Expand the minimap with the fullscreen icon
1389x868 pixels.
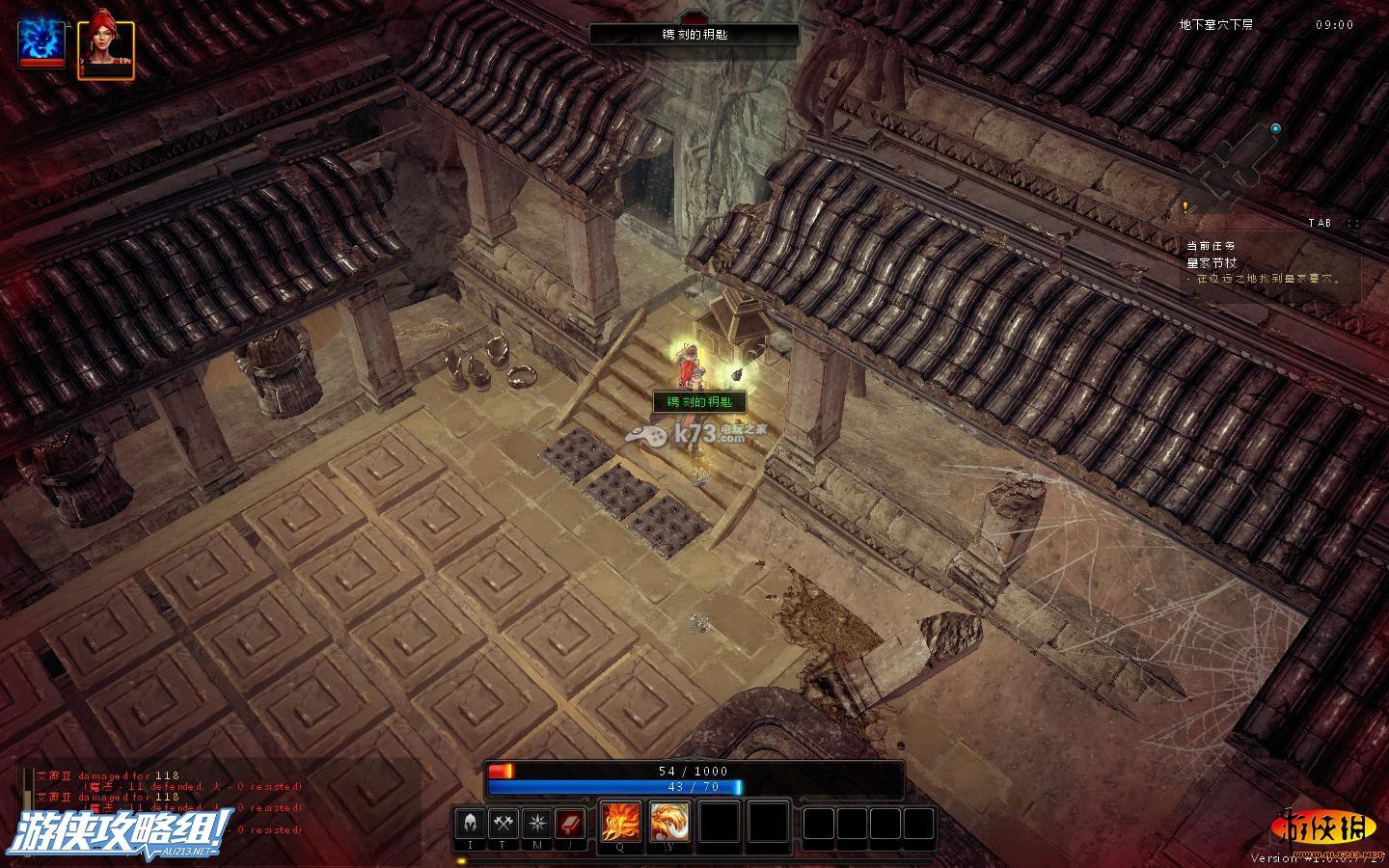coord(1353,223)
